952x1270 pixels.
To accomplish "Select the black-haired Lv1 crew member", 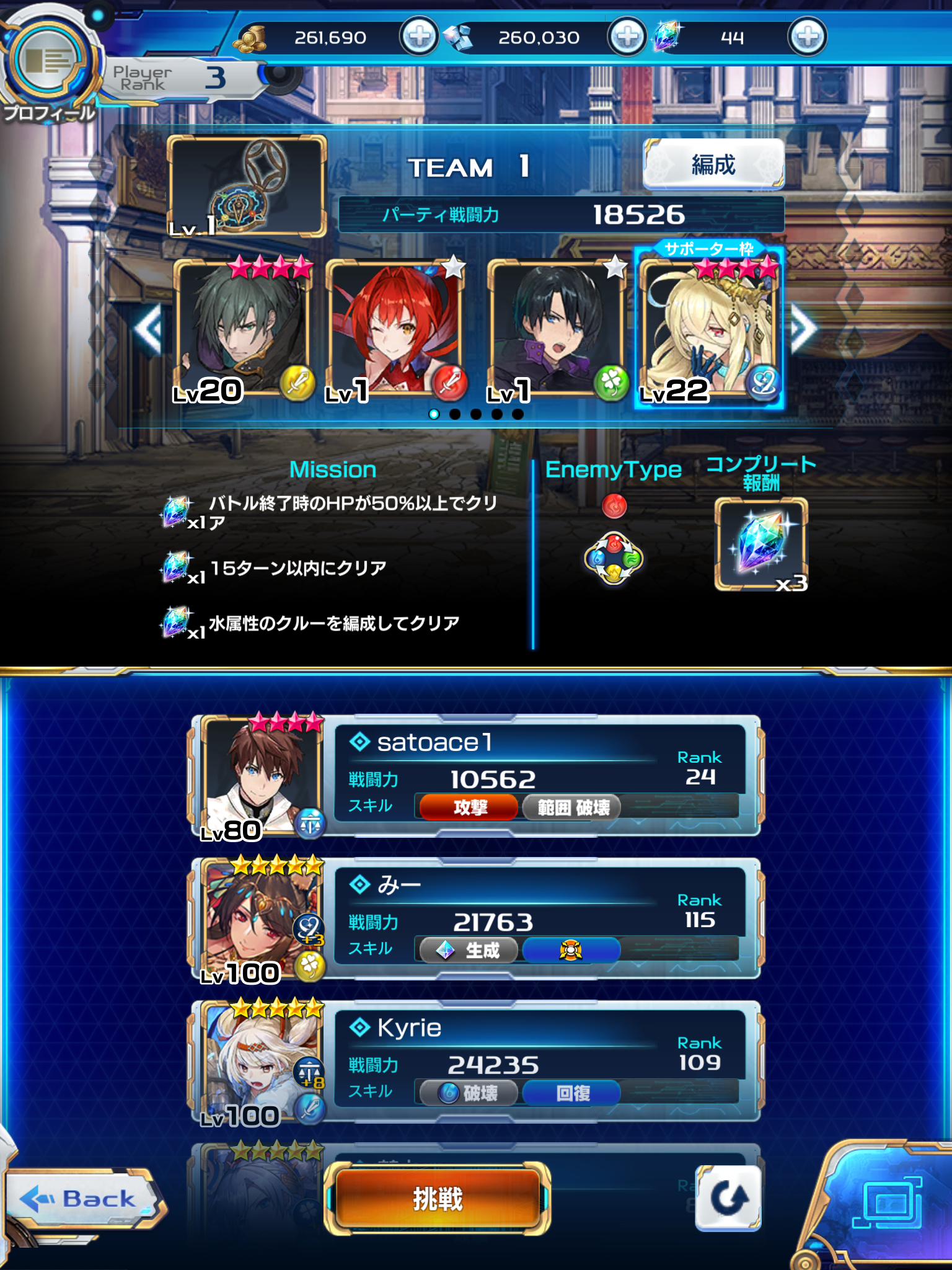I will [x=557, y=329].
